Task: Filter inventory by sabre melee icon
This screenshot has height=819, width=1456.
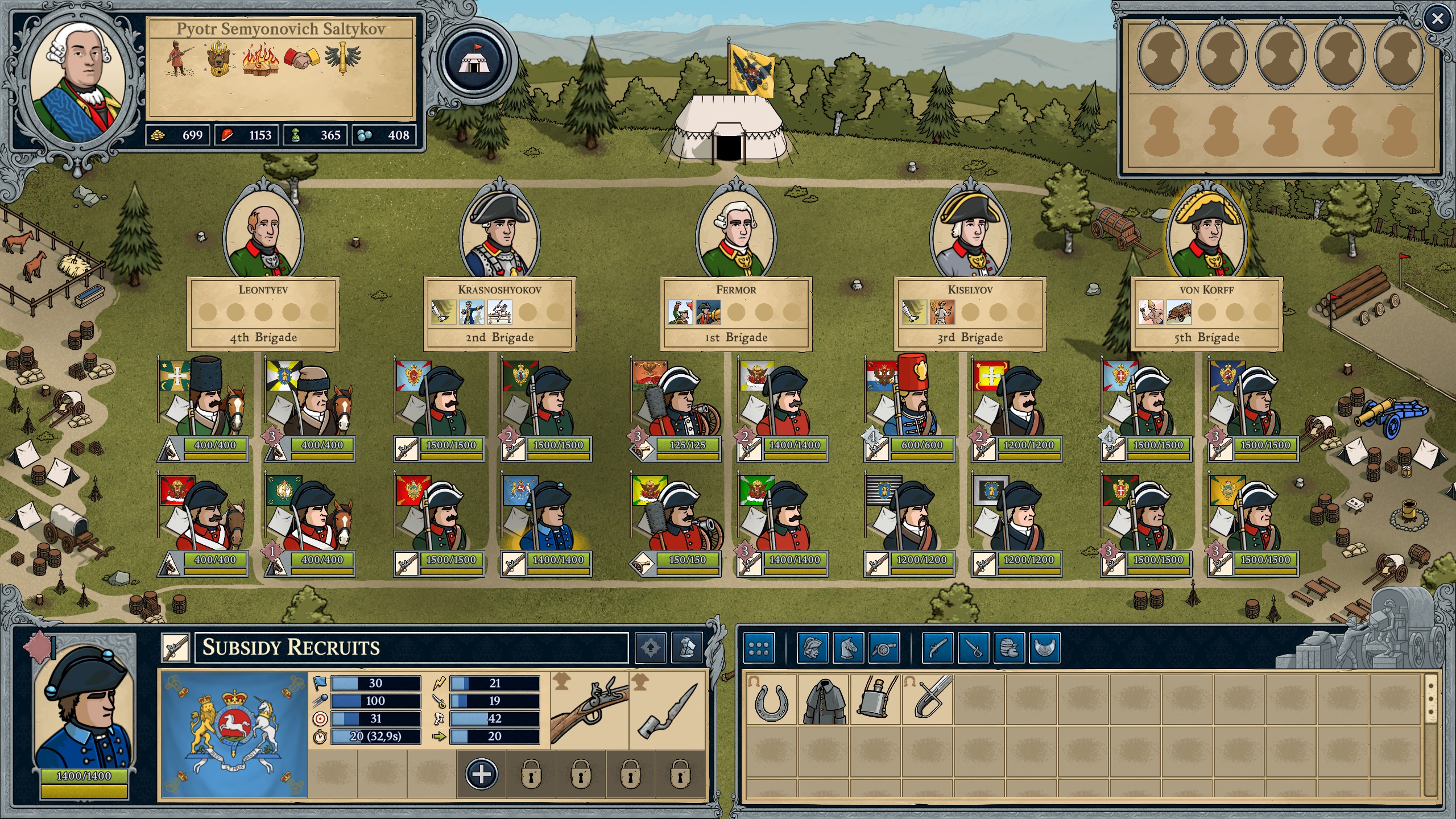Action: click(x=973, y=648)
